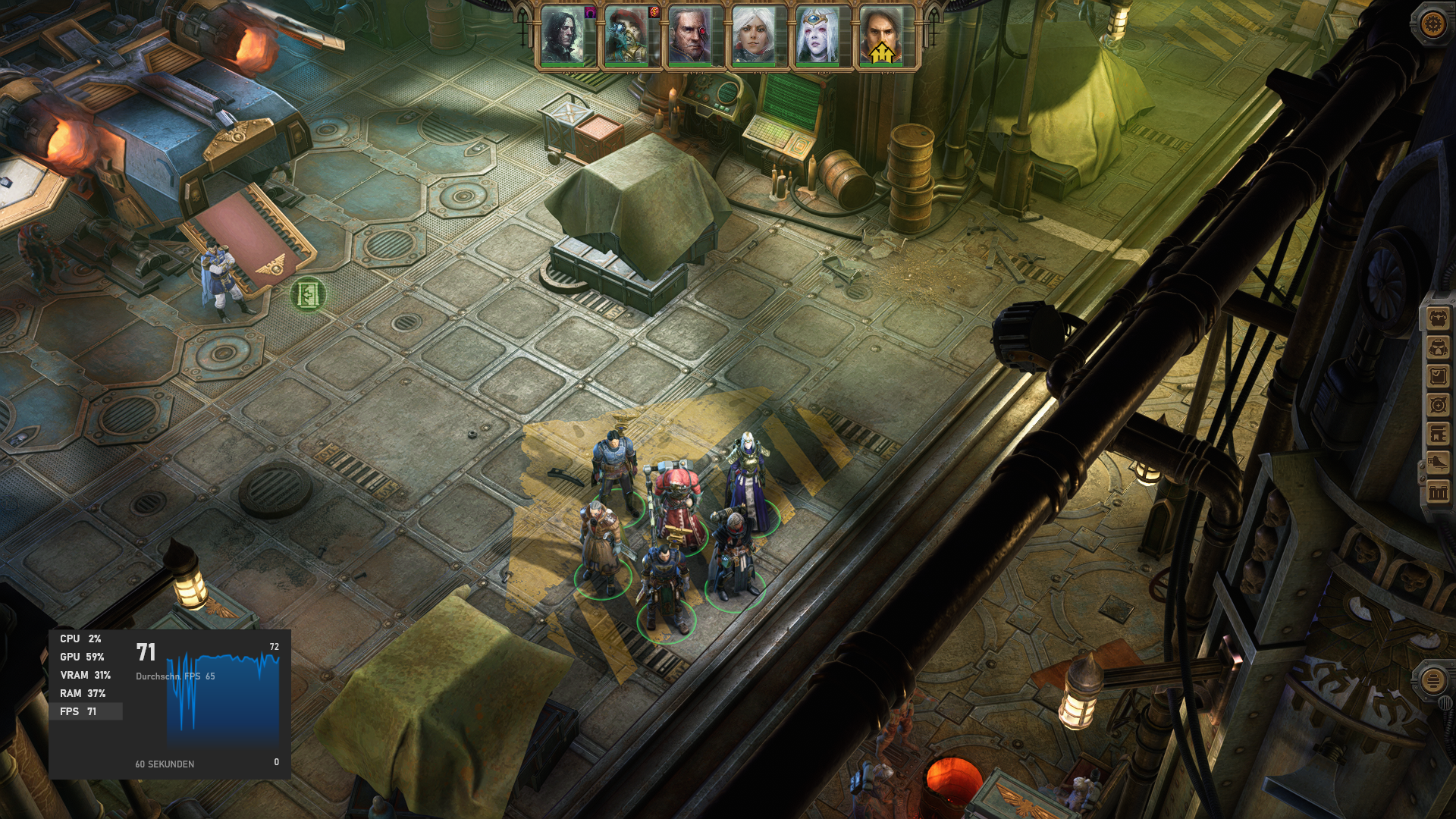Select the white-haired woman's portrait

[x=753, y=36]
